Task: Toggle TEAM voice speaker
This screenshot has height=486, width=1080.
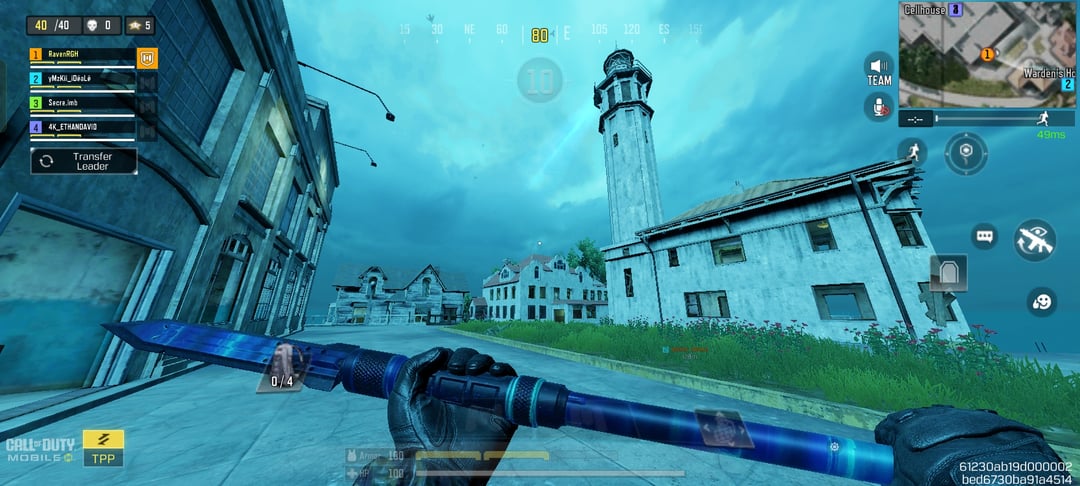Action: 879,68
